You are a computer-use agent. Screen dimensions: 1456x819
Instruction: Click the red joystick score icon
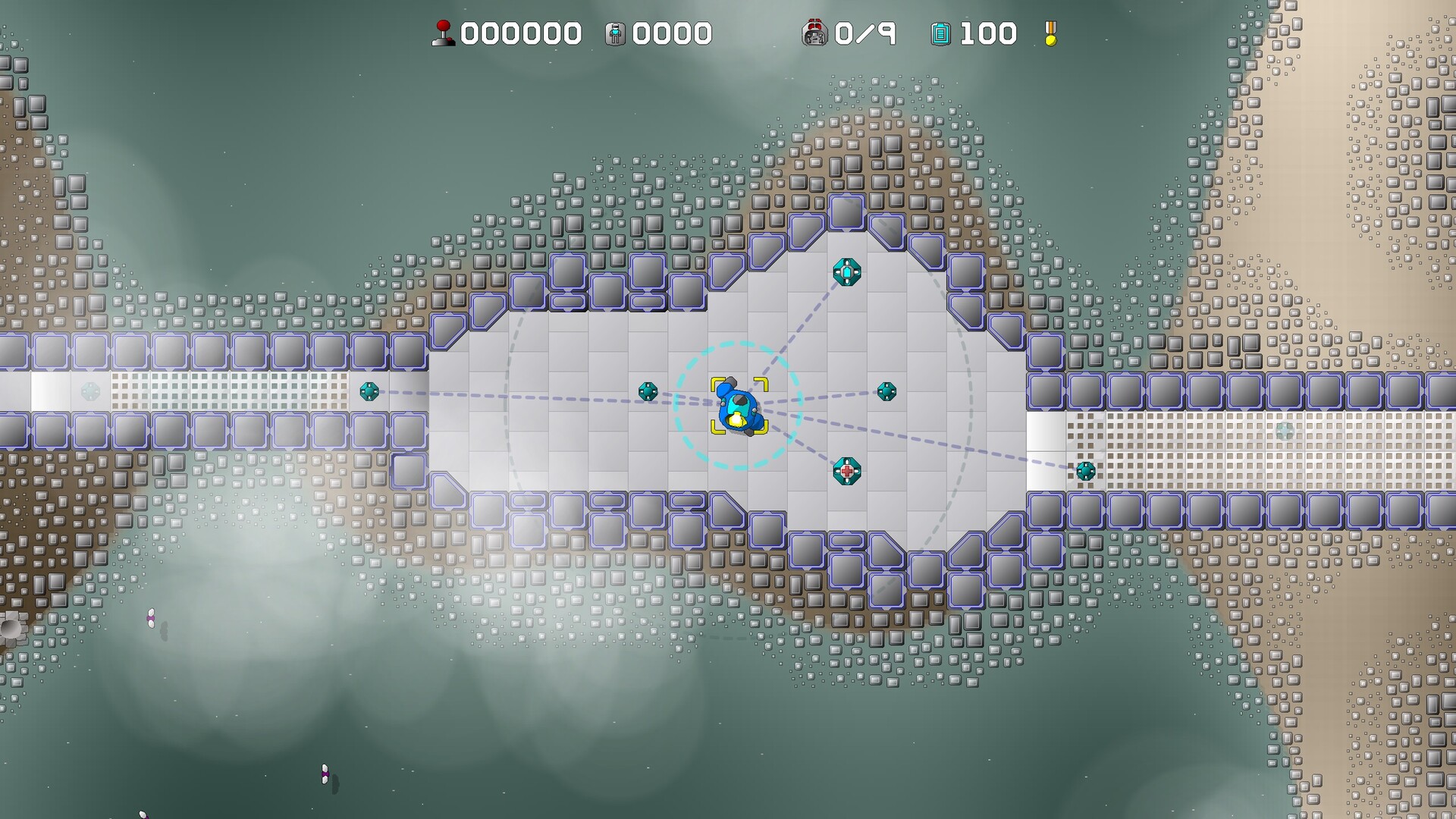click(444, 32)
